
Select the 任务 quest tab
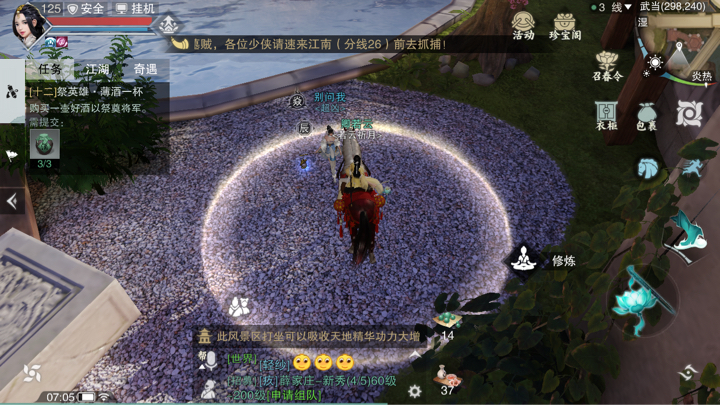click(x=48, y=69)
